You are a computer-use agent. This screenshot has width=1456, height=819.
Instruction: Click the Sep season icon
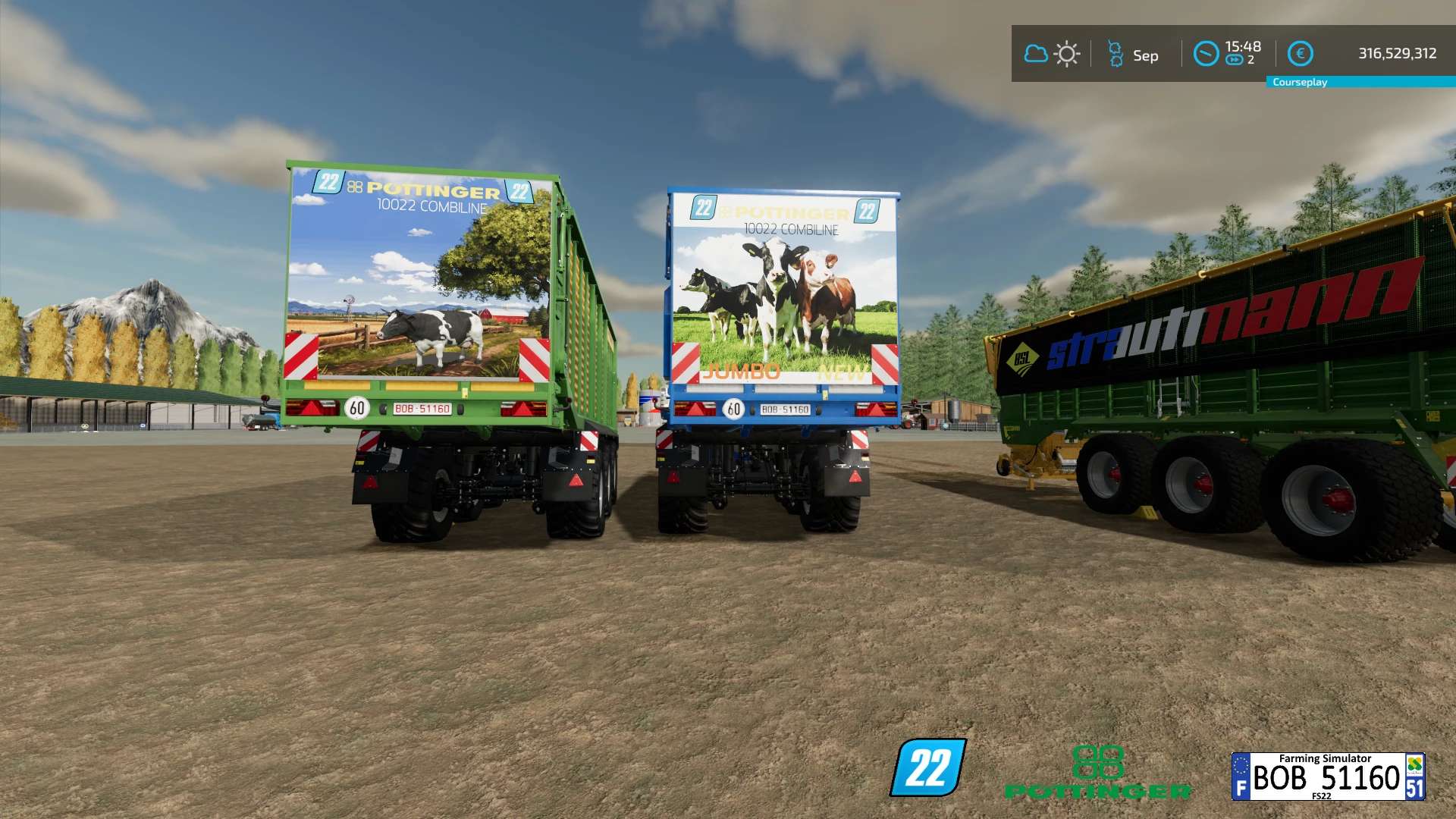(1116, 54)
